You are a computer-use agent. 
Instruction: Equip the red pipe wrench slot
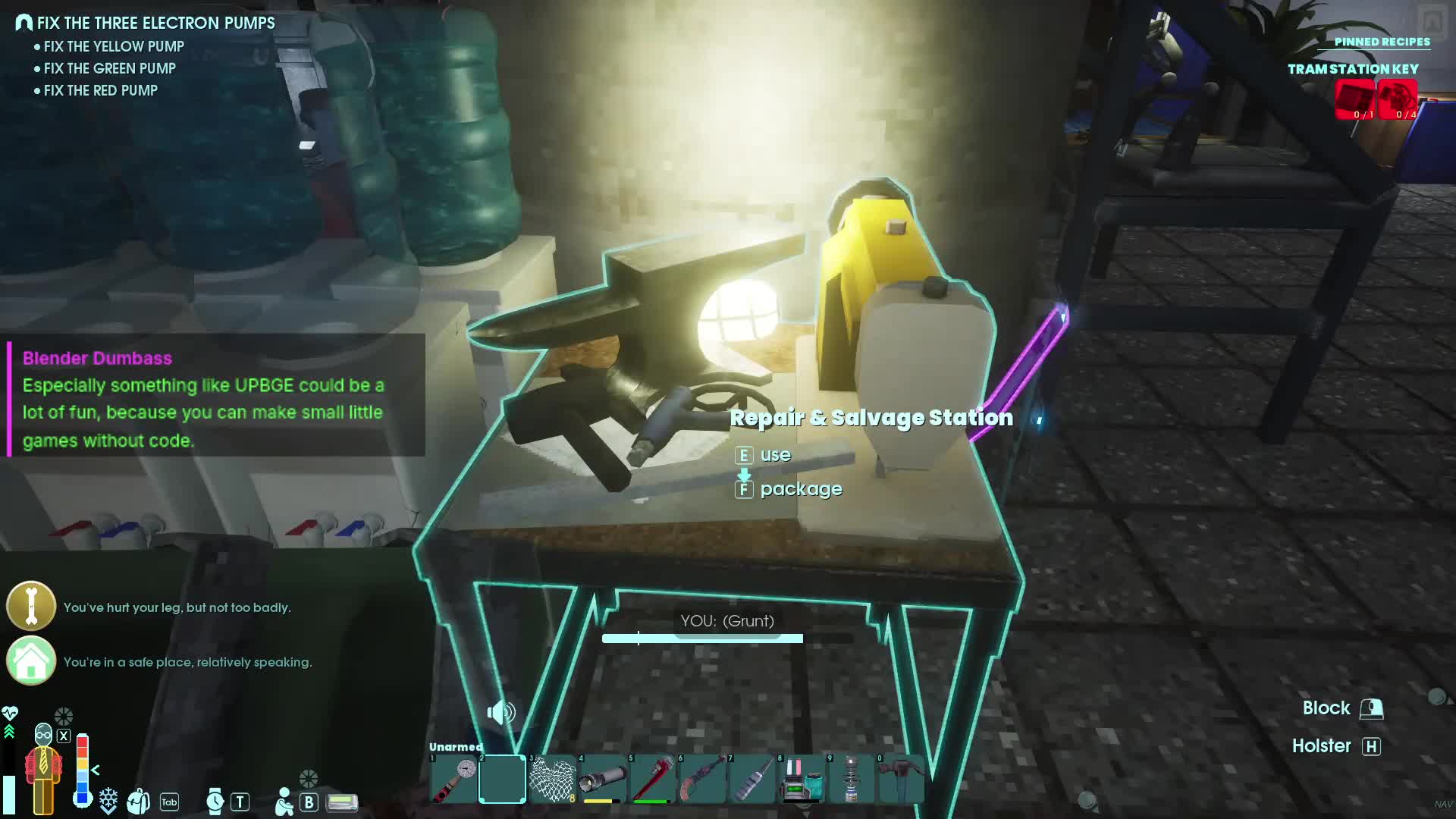click(652, 779)
